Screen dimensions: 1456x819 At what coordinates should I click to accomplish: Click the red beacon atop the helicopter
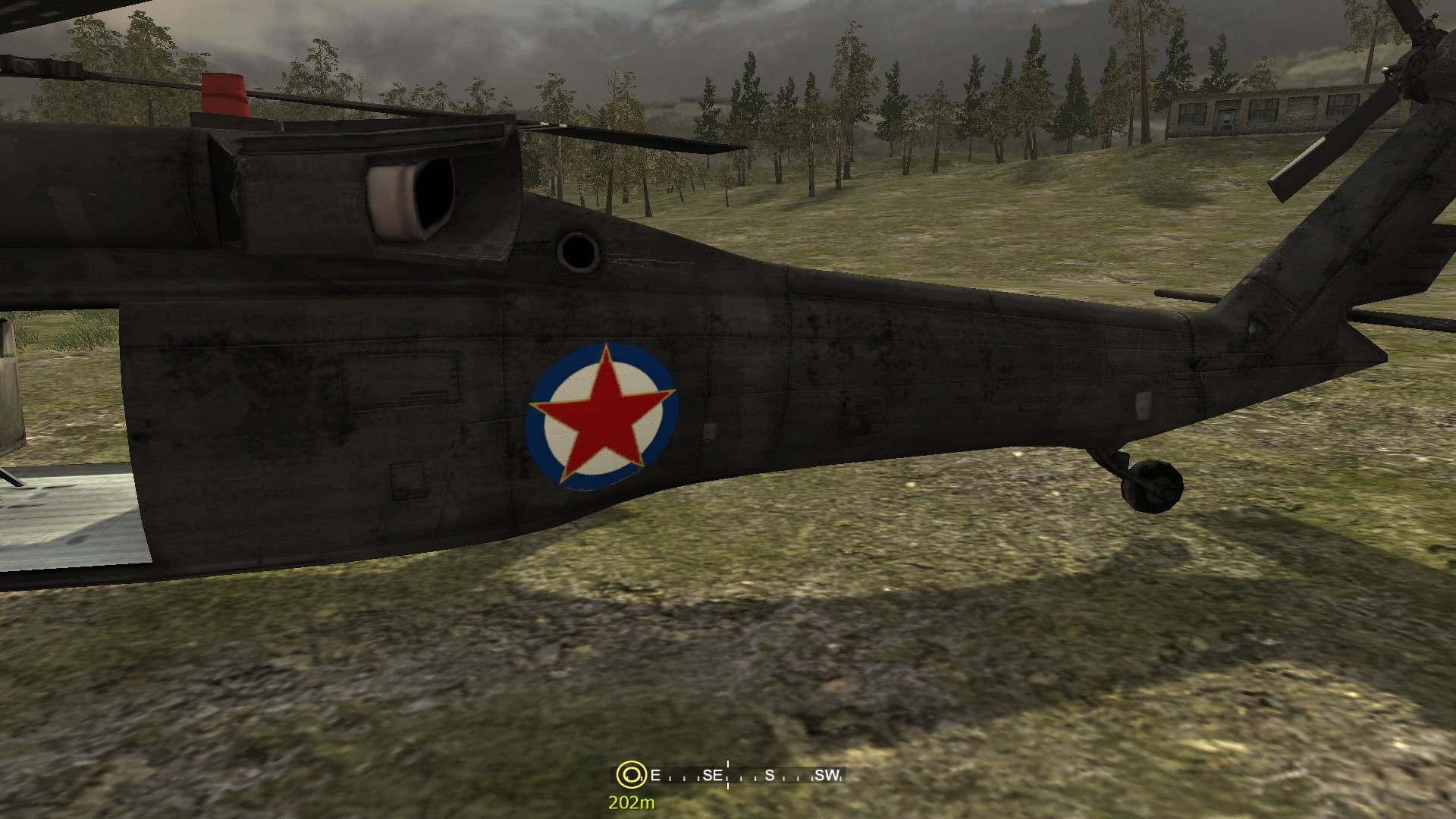coord(226,93)
